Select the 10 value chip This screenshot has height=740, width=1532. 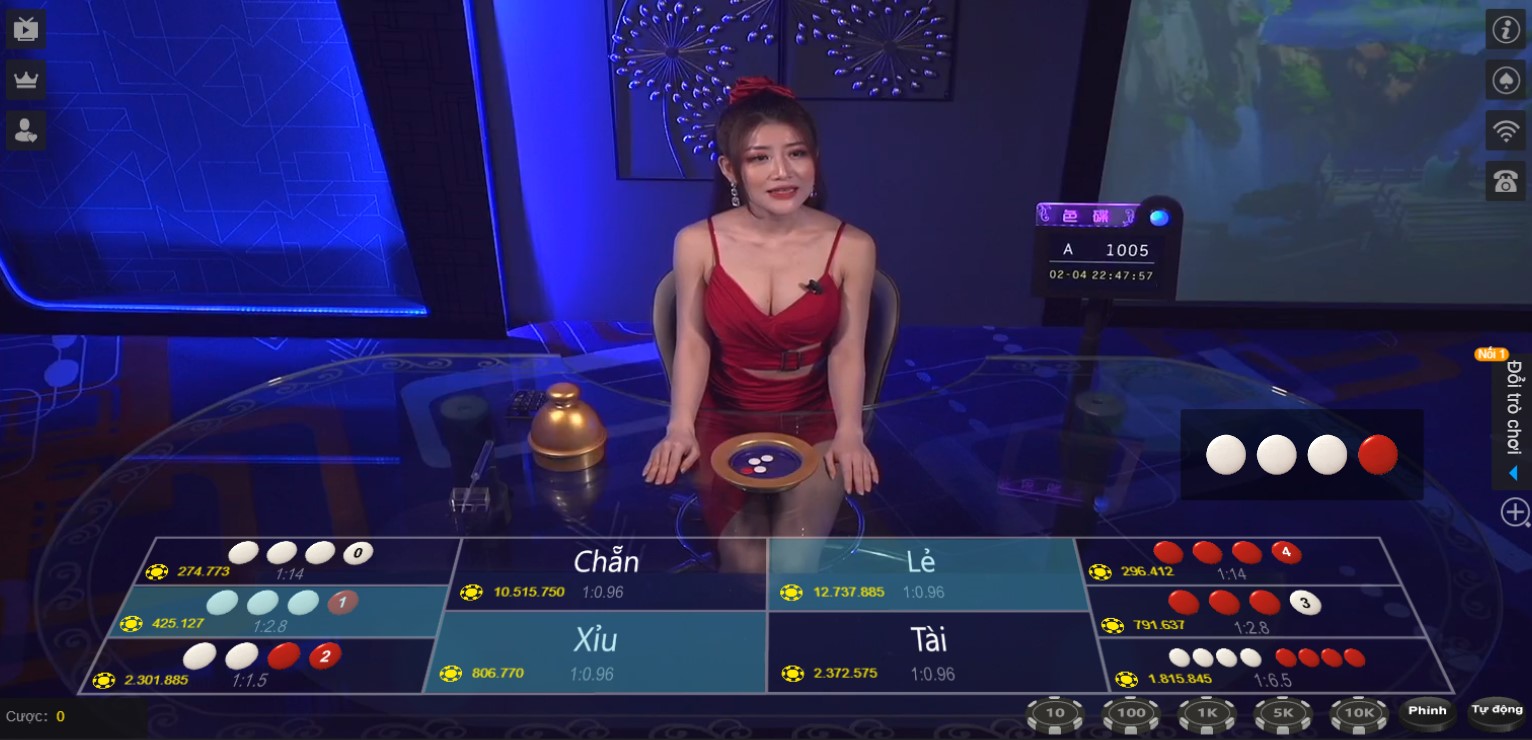coord(1054,713)
